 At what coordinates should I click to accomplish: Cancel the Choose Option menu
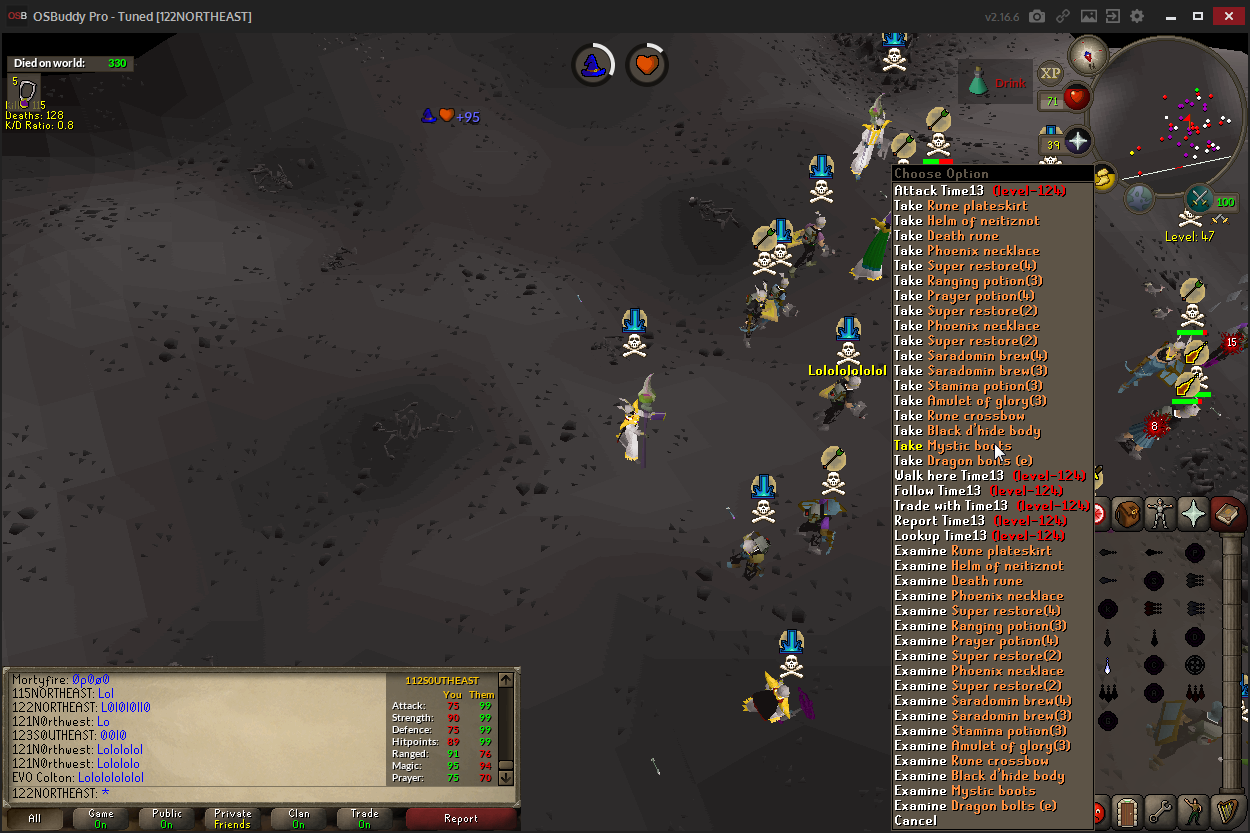[915, 820]
